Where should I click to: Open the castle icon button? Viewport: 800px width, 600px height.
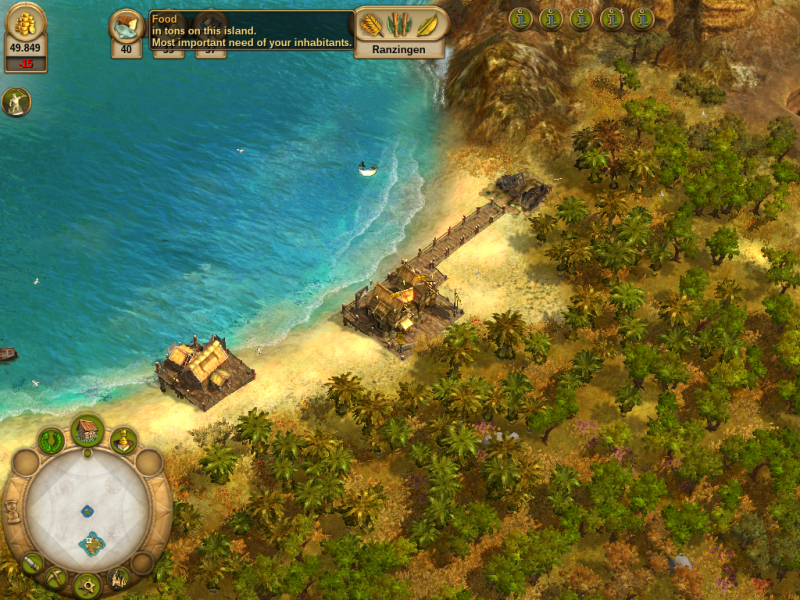[119, 577]
